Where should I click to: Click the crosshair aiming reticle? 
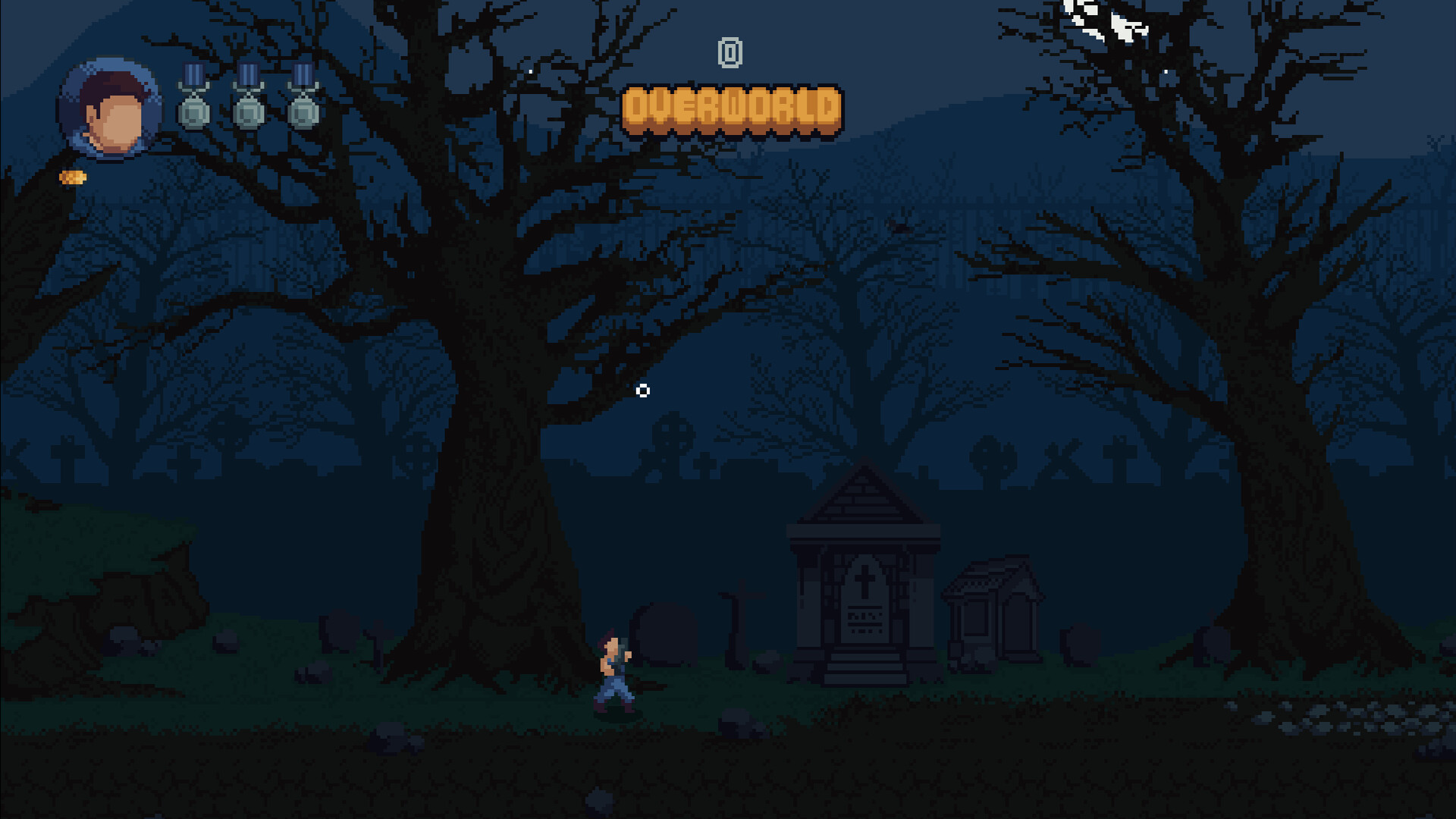click(x=644, y=391)
